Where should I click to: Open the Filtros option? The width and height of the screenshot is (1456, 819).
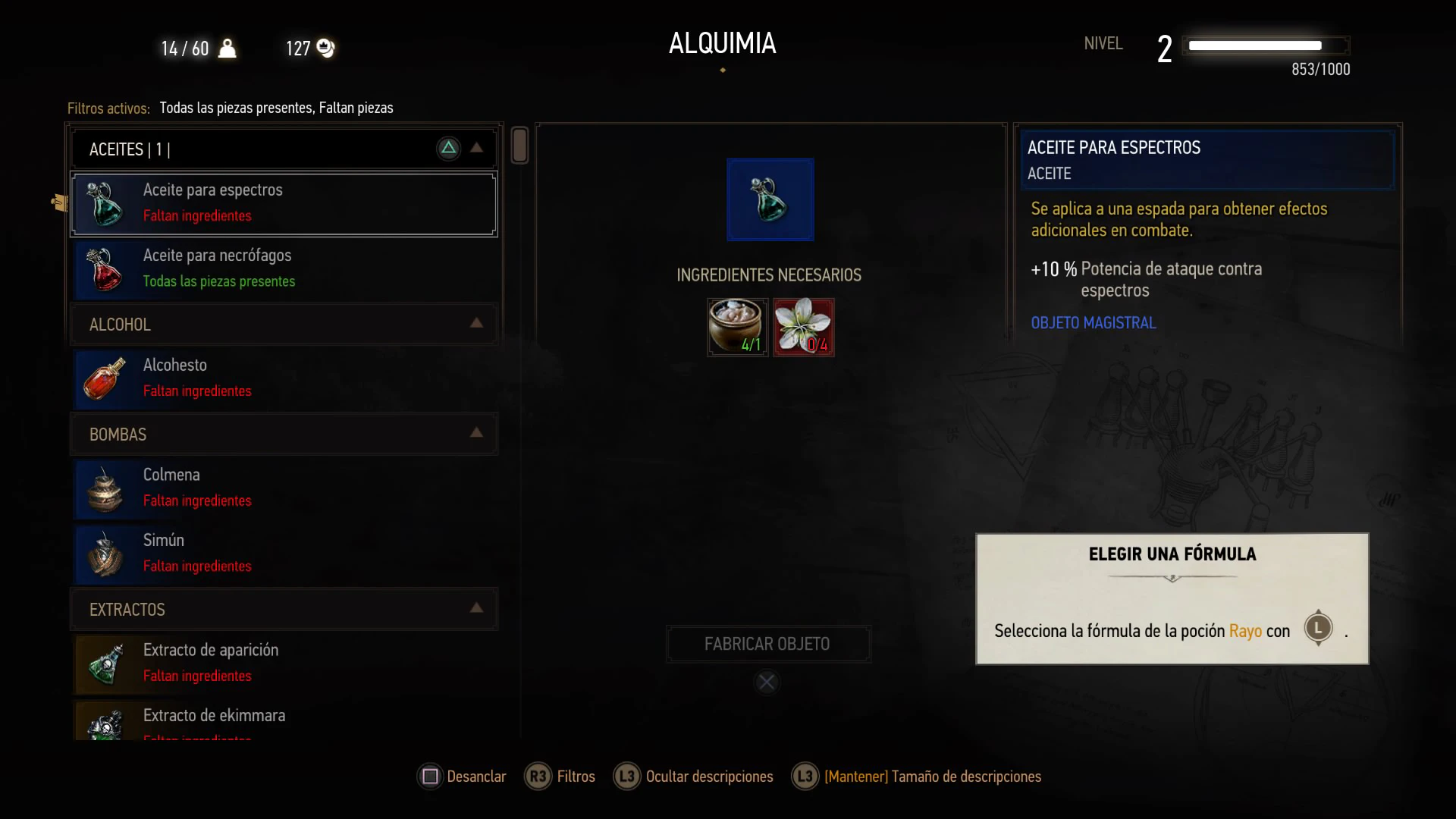click(x=560, y=777)
